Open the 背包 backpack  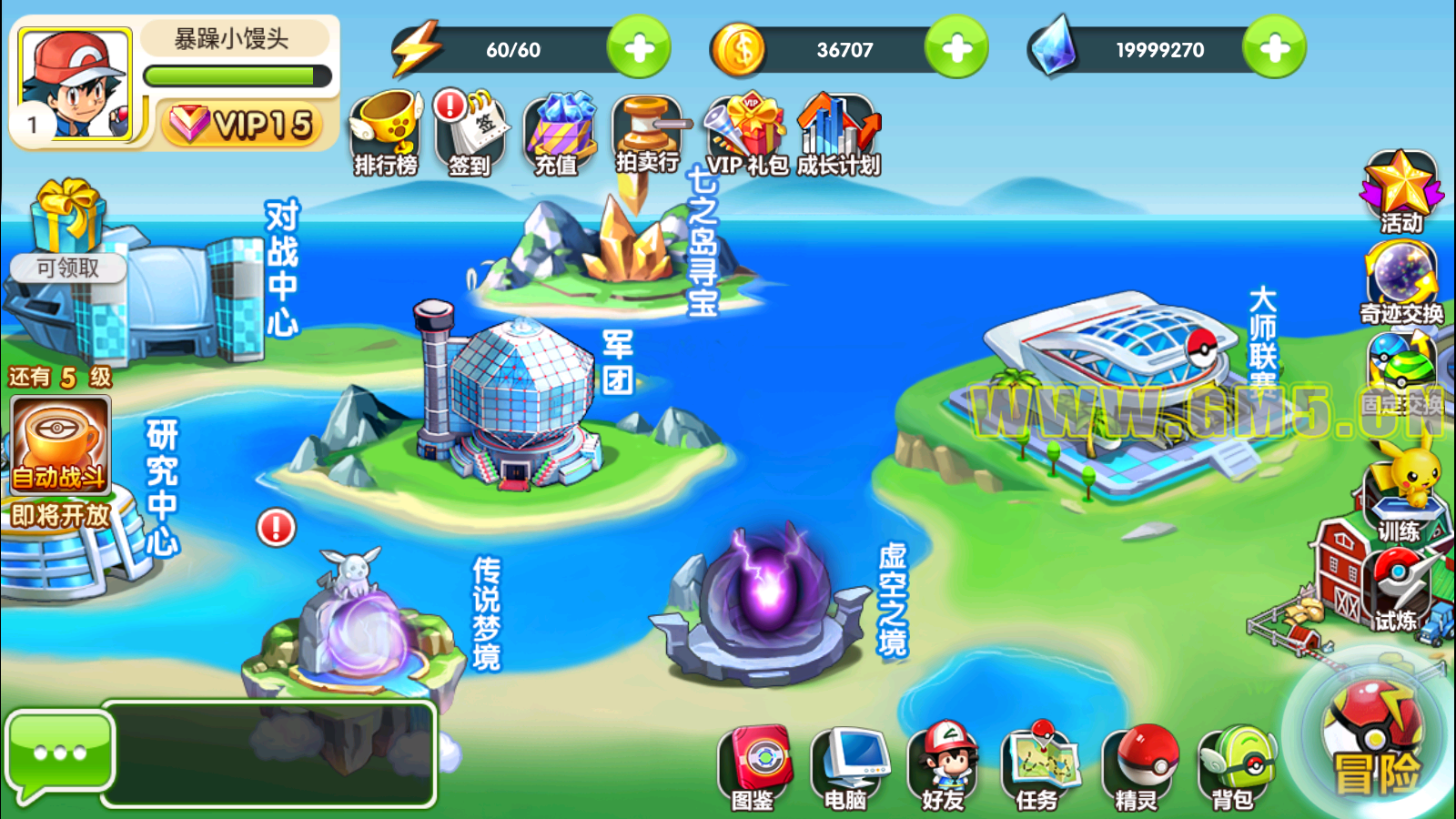tap(1235, 767)
